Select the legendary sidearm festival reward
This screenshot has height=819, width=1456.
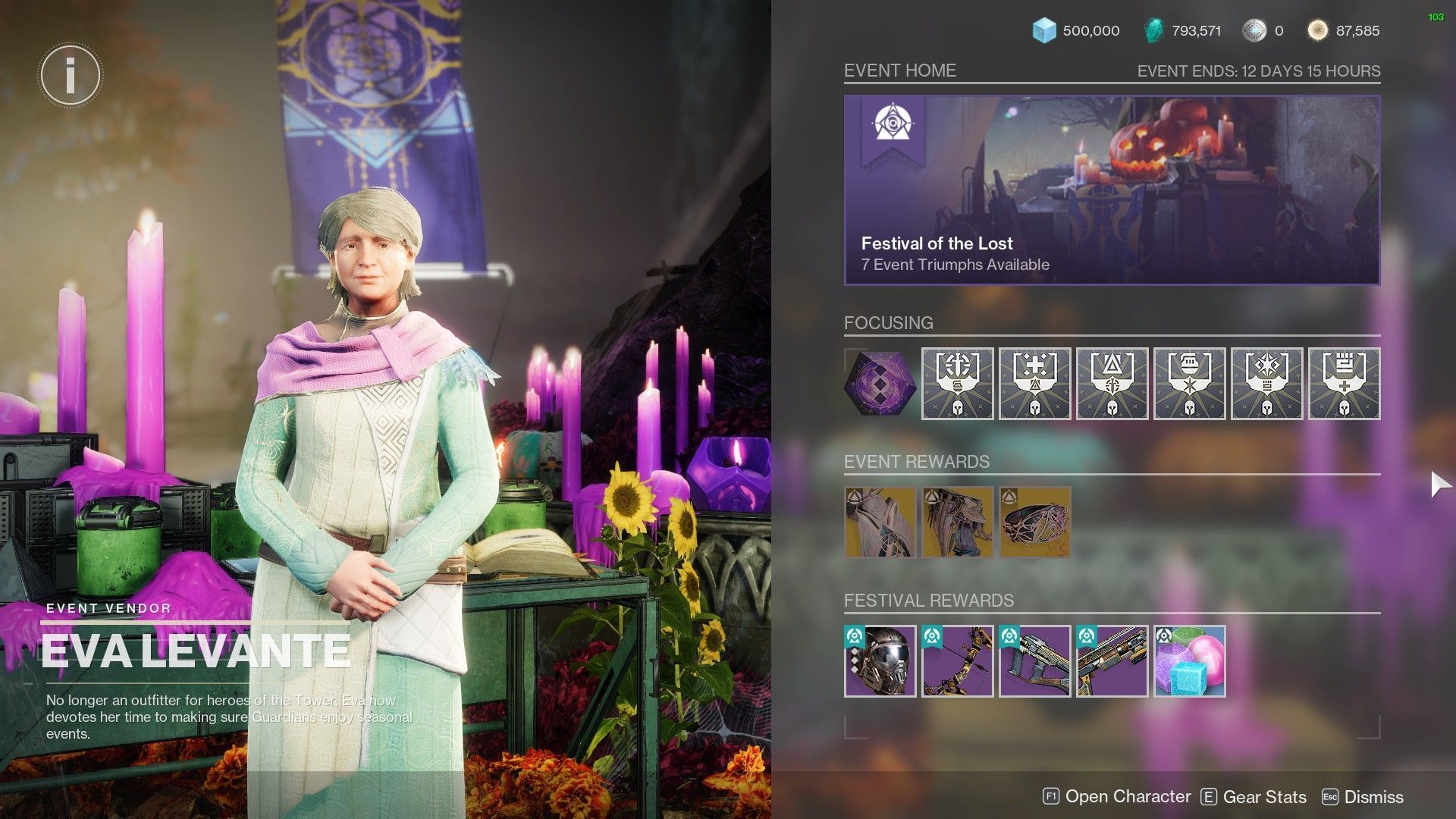click(1034, 661)
